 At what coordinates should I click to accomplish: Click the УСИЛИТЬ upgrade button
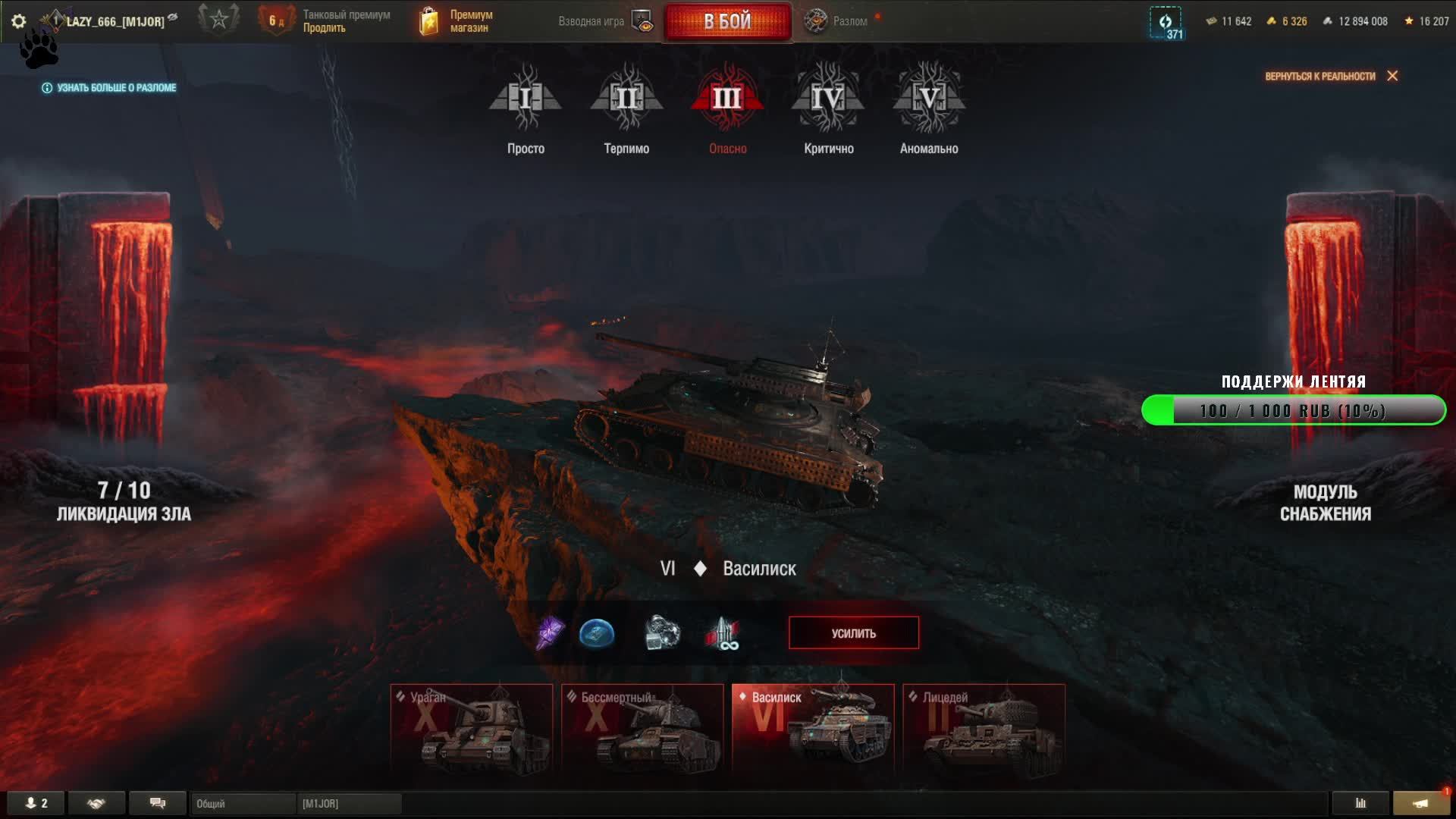(853, 633)
